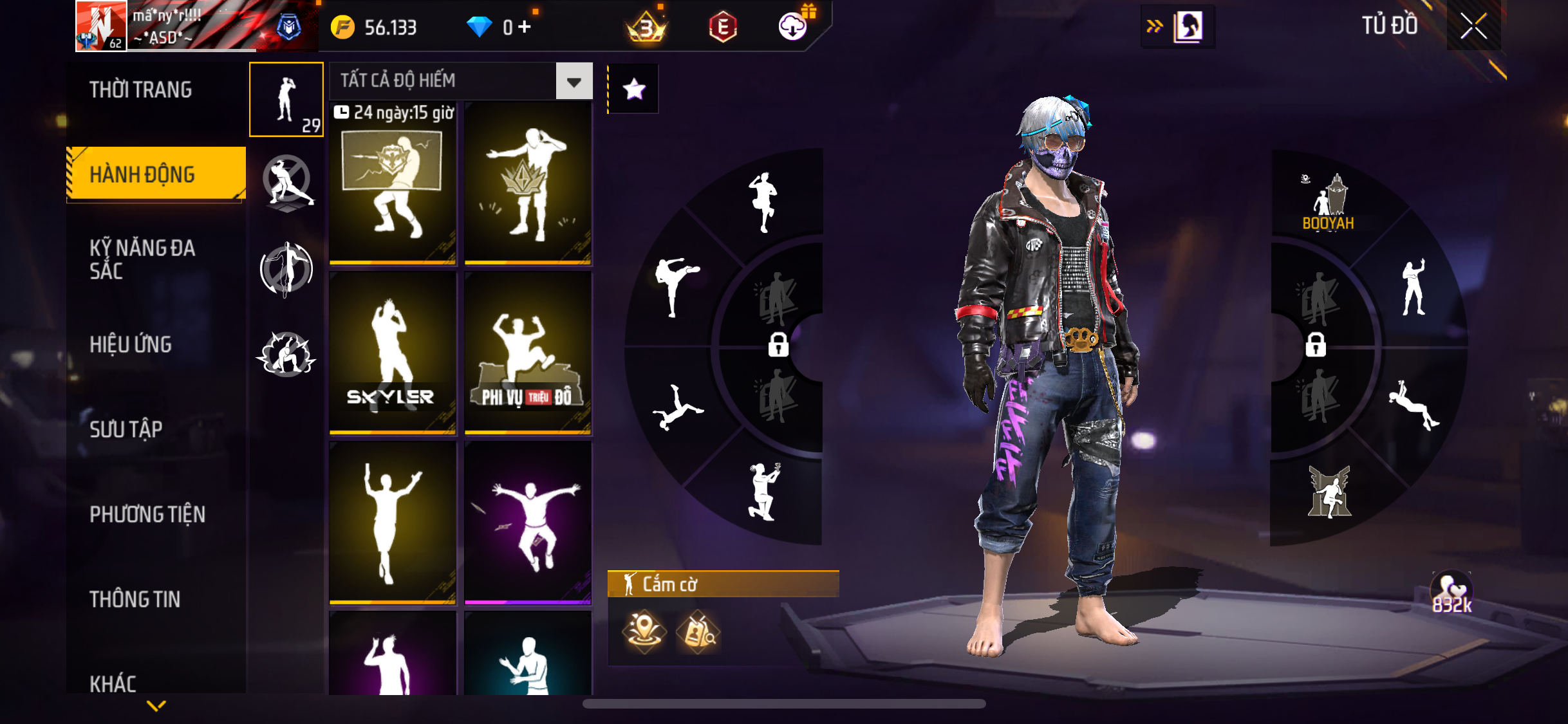Screen dimensions: 1568x724
Task: Pick the timed 24 ngày emote tile
Action: pyautogui.click(x=393, y=183)
